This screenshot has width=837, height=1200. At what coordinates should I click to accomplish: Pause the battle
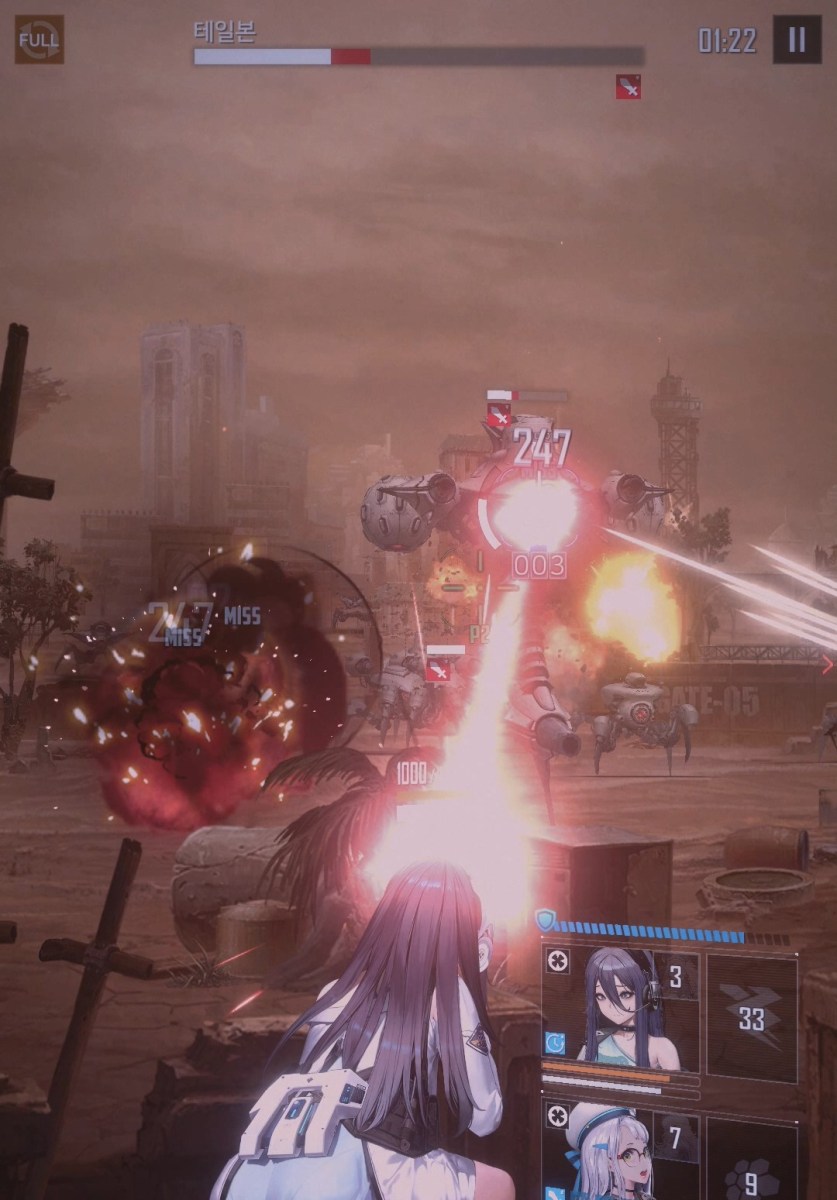coord(796,40)
